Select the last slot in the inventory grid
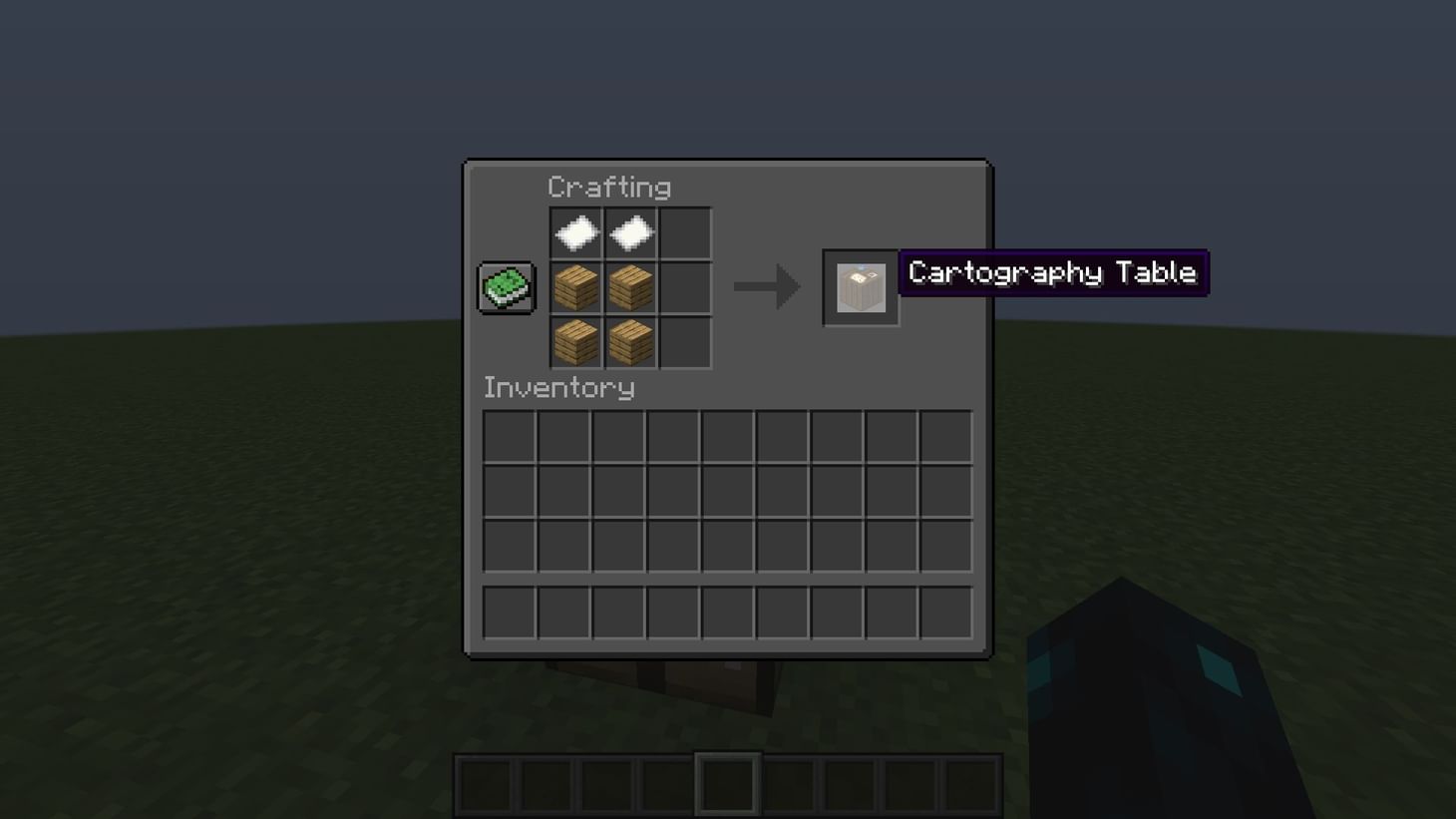 [x=944, y=545]
